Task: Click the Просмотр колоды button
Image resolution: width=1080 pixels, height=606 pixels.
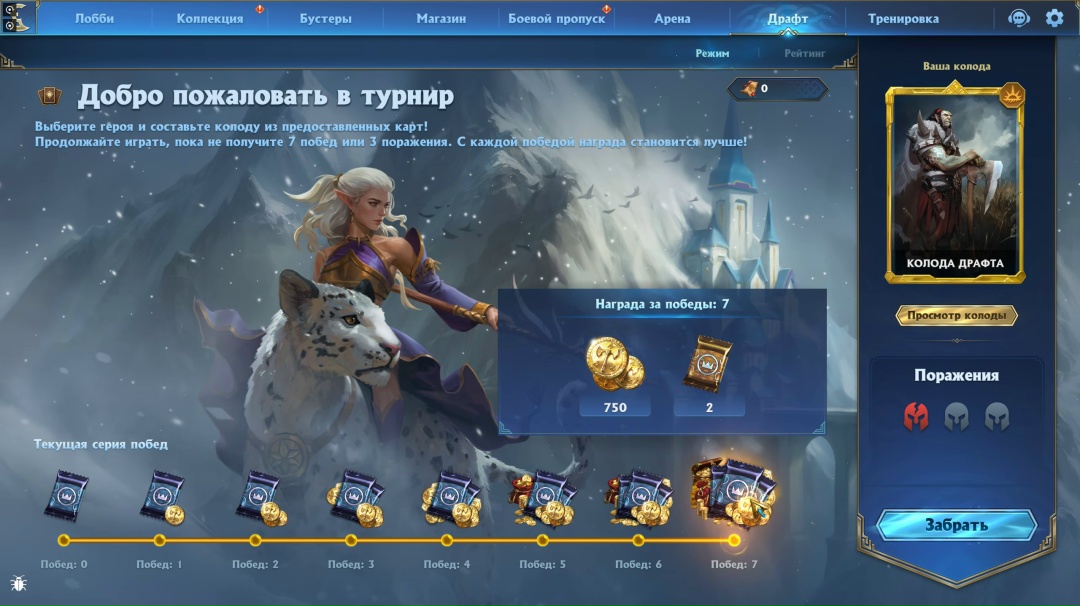Action: [956, 316]
